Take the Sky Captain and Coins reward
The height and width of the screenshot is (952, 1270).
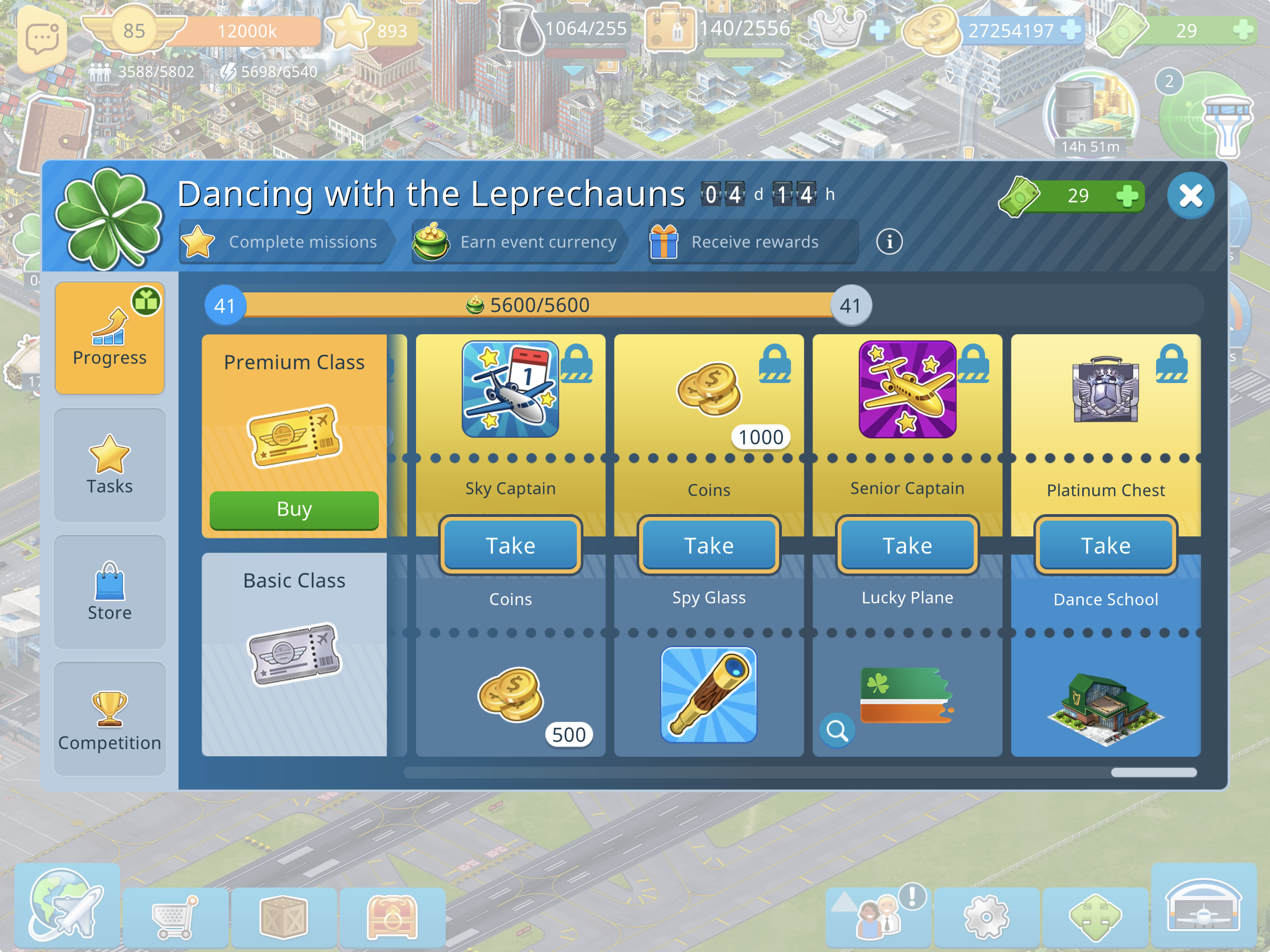point(510,545)
